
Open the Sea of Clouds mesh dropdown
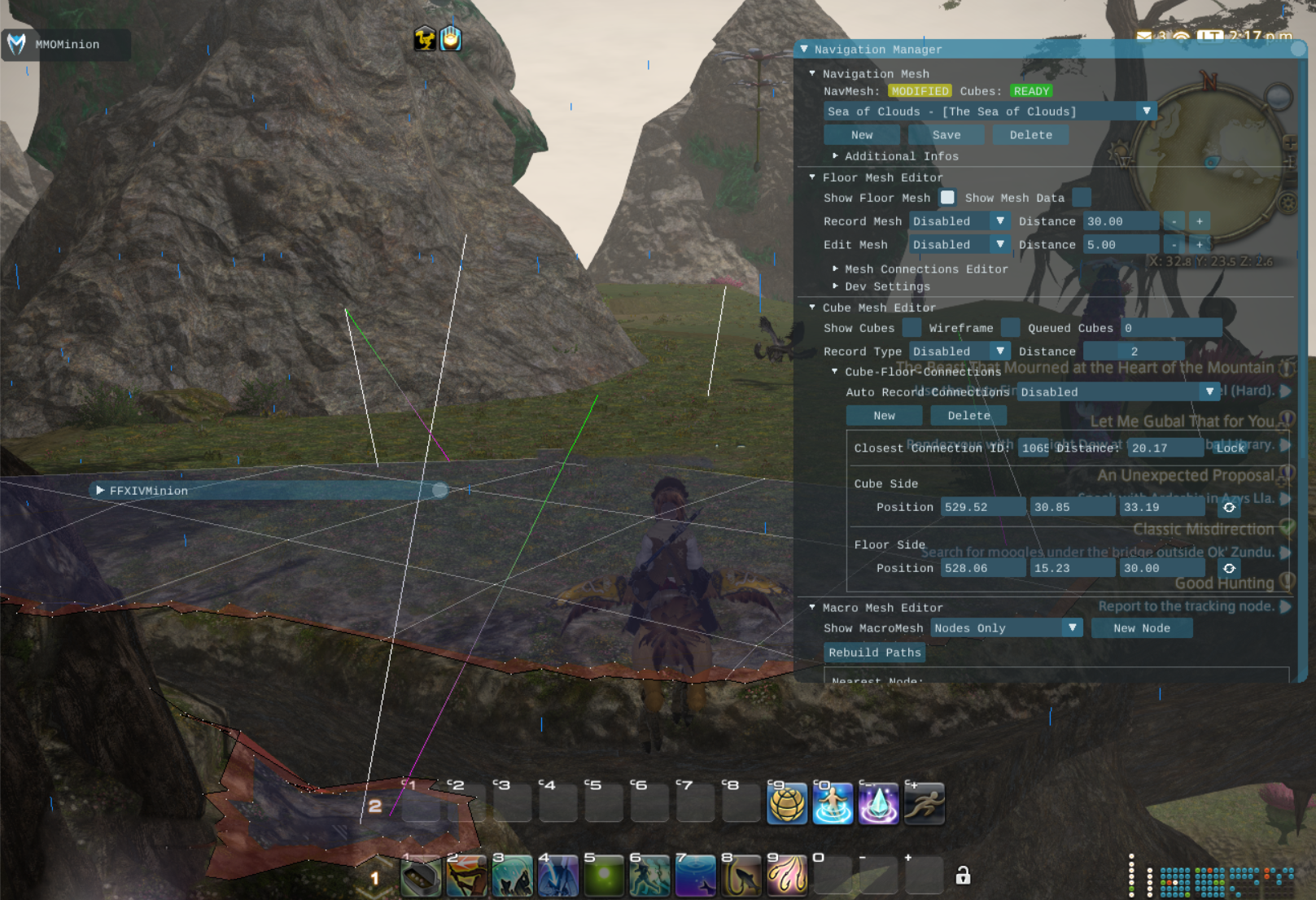pos(1146,111)
